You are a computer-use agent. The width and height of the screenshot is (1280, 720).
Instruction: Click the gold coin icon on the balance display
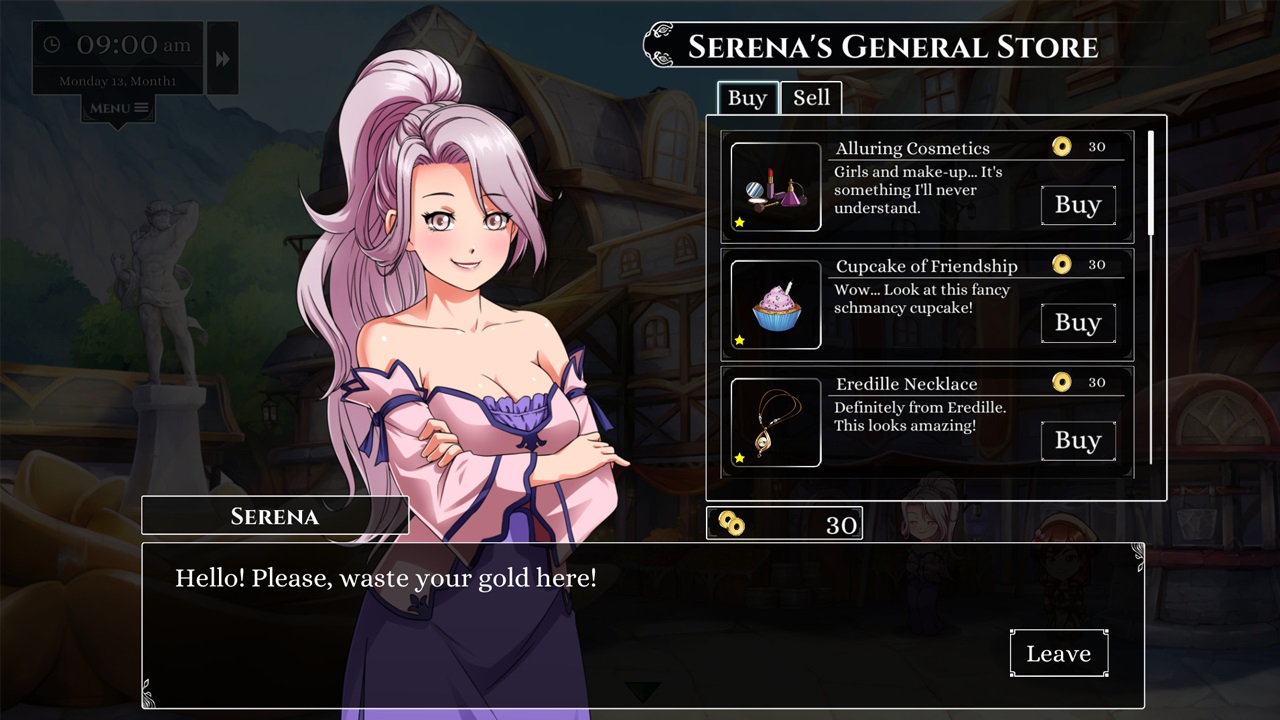coord(731,522)
